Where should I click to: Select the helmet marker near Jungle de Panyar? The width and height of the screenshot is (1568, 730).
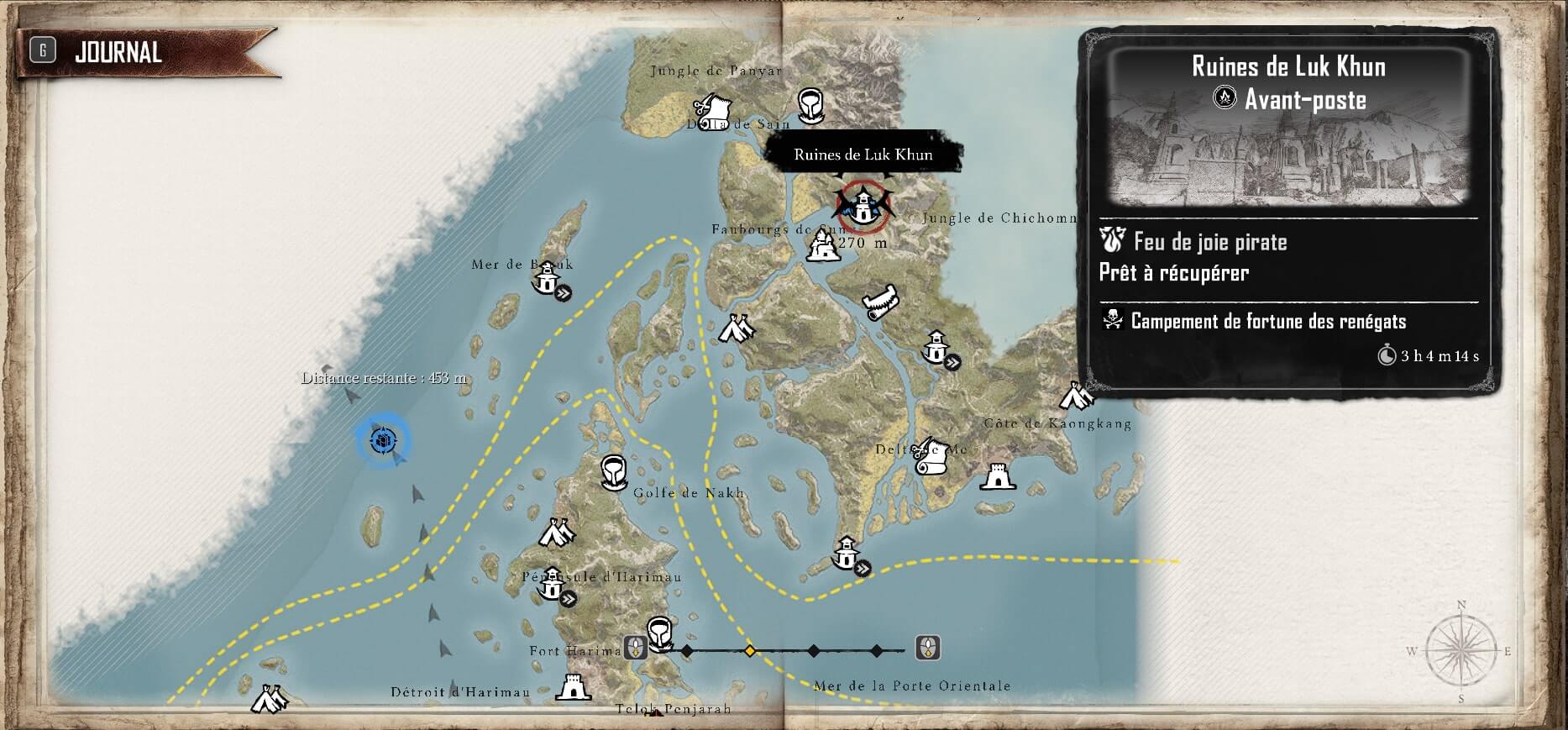810,105
